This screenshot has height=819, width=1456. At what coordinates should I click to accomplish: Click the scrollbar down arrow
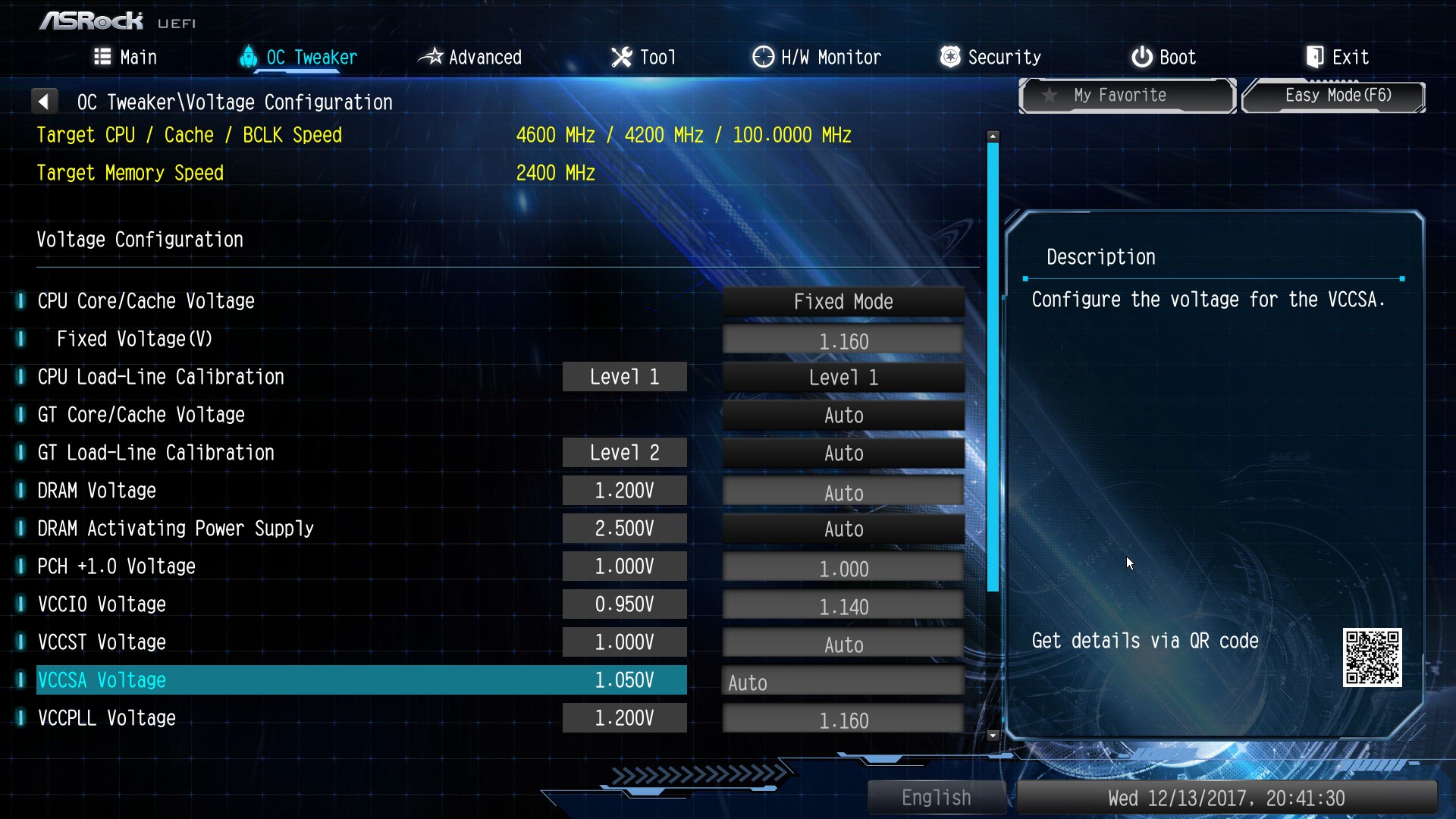click(x=993, y=736)
